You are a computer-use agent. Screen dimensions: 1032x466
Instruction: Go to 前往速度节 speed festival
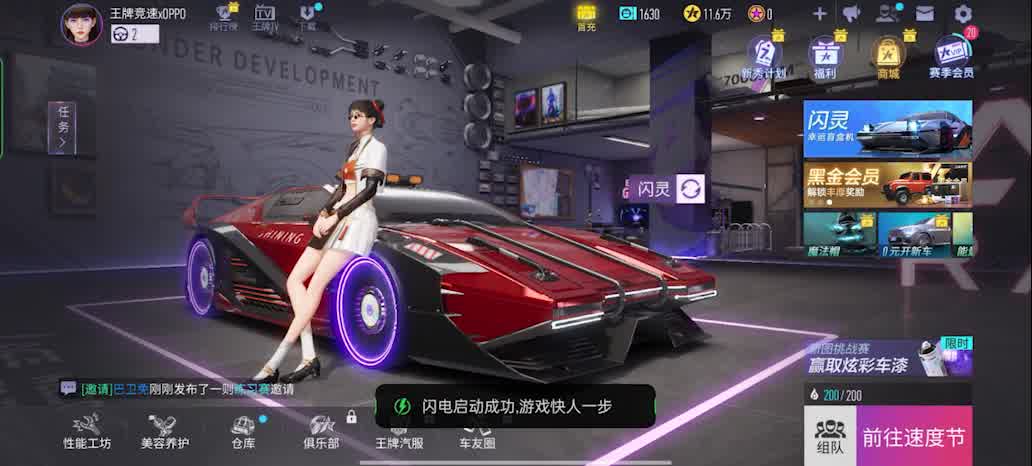coord(914,437)
